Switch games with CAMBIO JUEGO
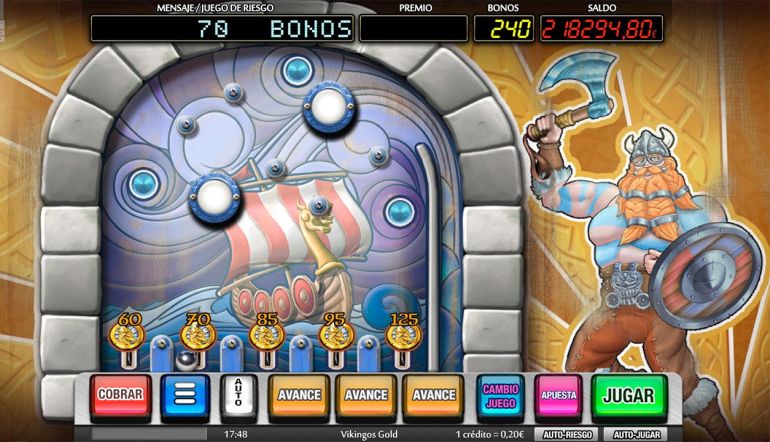Screen dimensions: 770x442 click(x=501, y=395)
